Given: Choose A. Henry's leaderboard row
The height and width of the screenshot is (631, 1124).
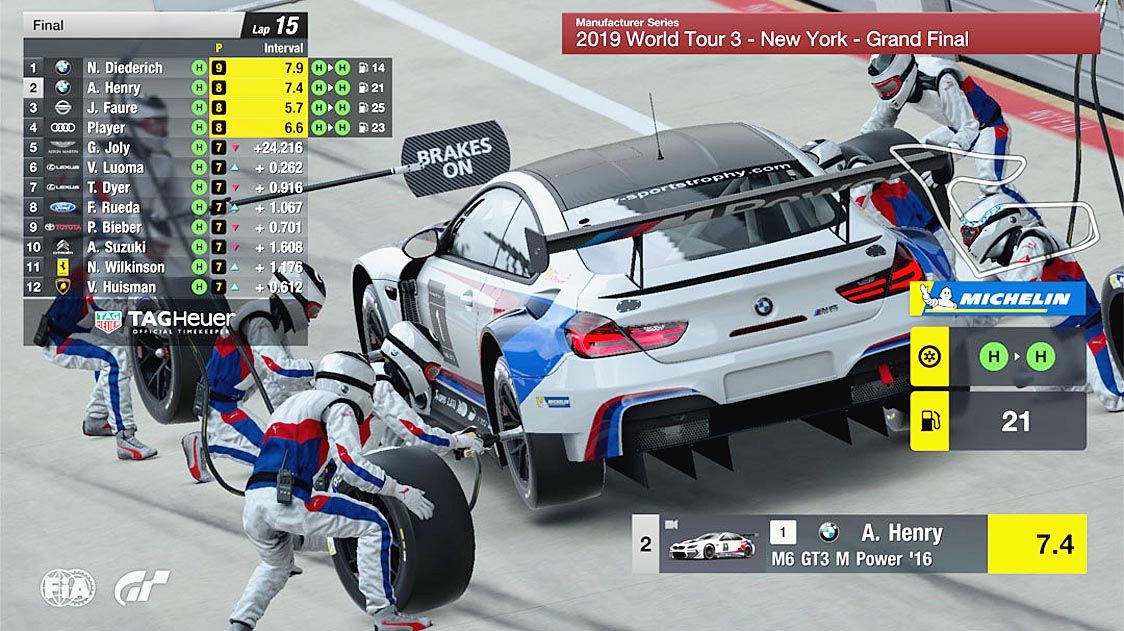Looking at the screenshot, I should pyautogui.click(x=113, y=88).
